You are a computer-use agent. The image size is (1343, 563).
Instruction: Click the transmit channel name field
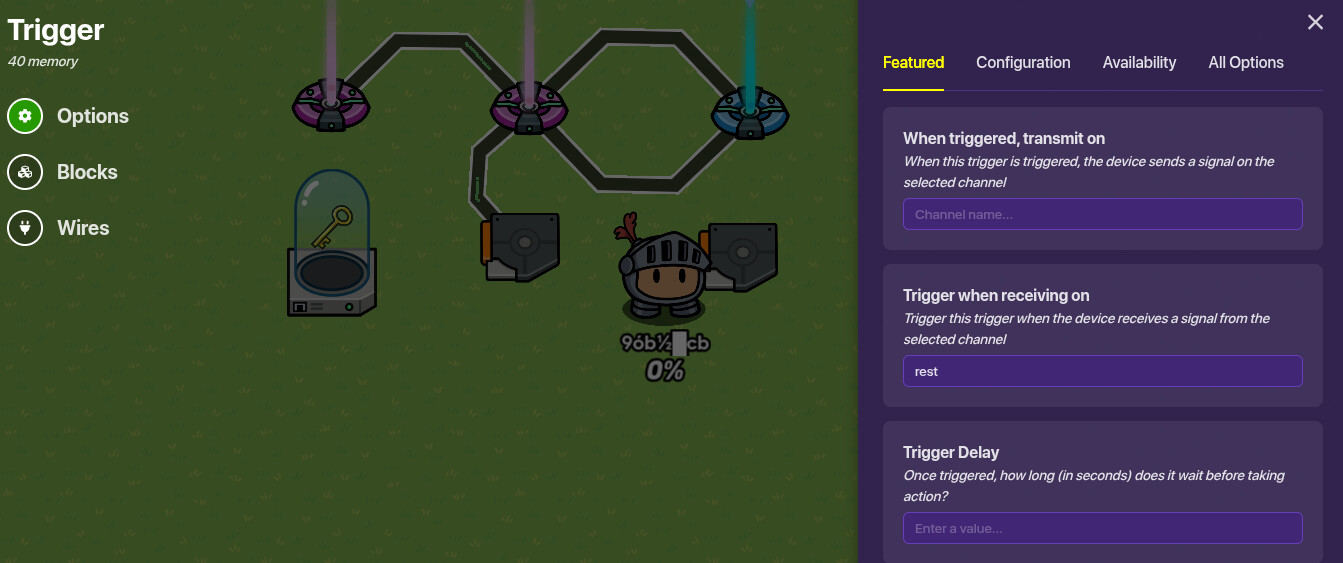1102,214
